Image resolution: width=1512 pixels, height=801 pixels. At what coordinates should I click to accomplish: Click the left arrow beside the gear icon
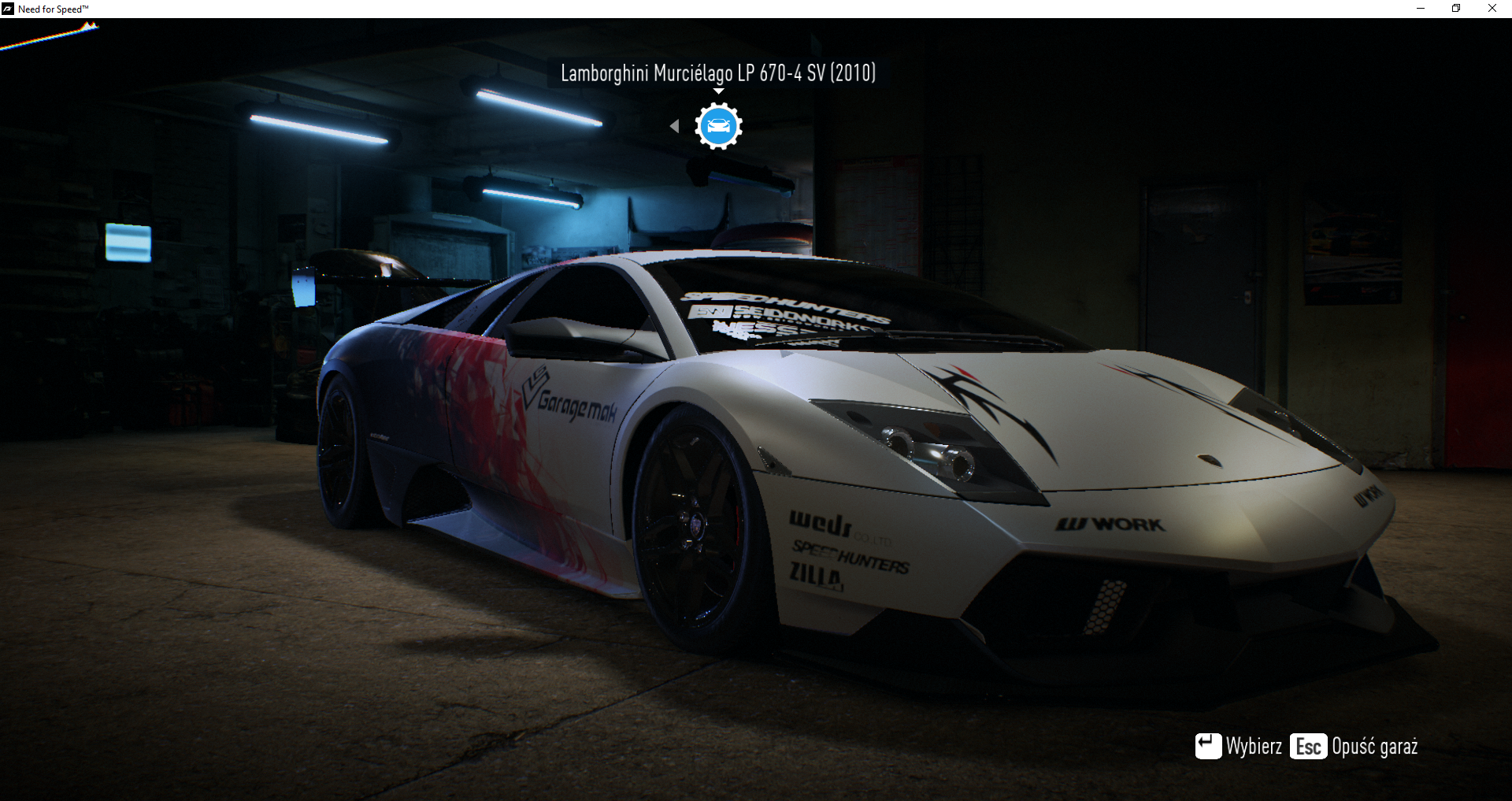click(674, 126)
